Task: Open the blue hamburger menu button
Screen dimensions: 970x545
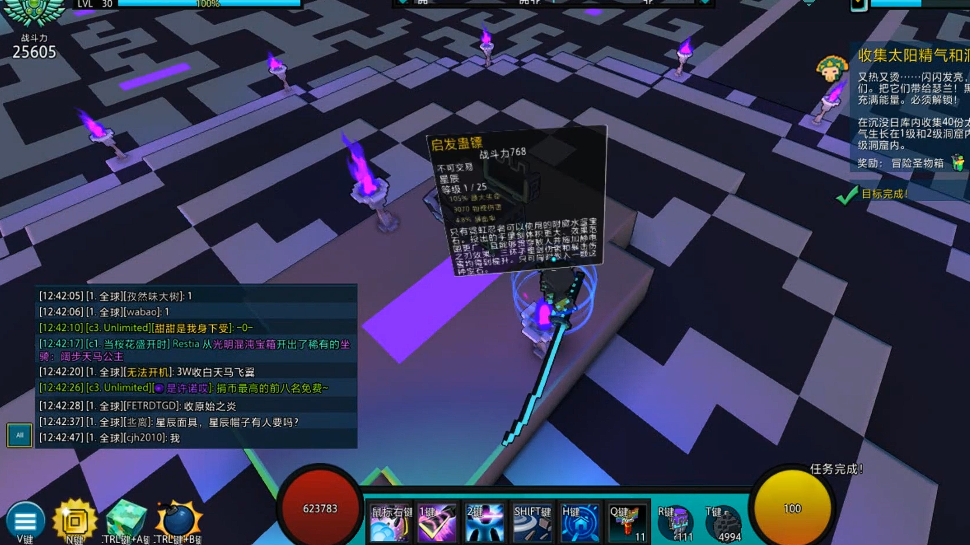Action: (25, 520)
